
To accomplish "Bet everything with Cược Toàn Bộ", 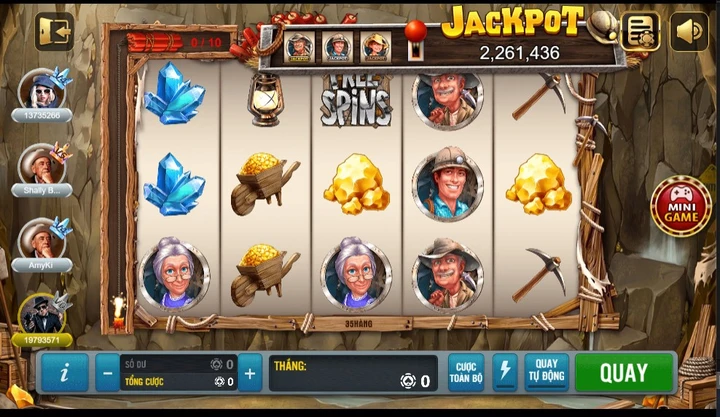I will pos(465,373).
